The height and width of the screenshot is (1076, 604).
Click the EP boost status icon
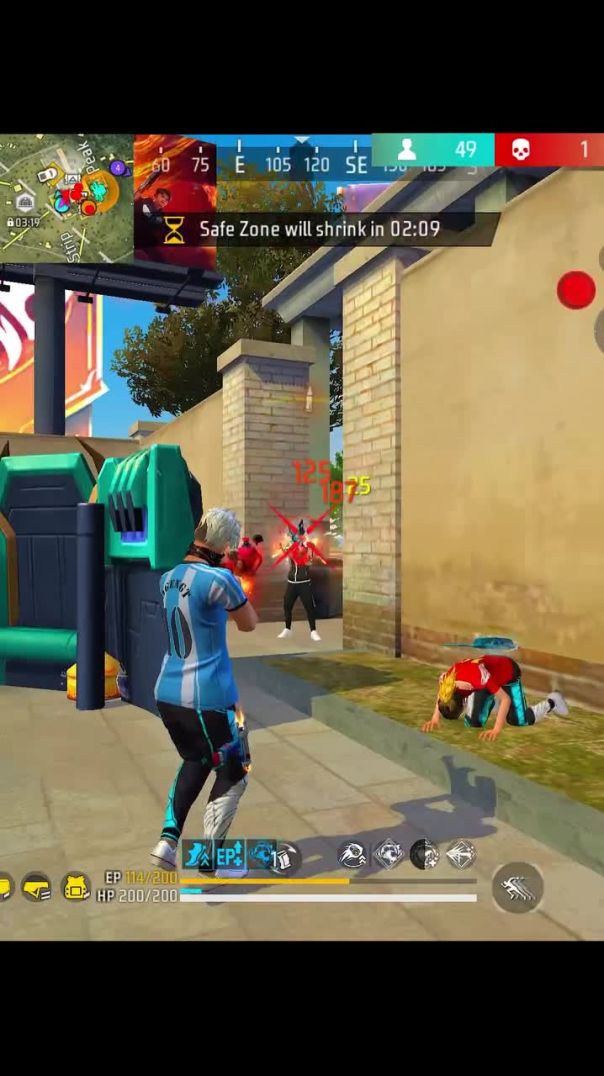229,854
